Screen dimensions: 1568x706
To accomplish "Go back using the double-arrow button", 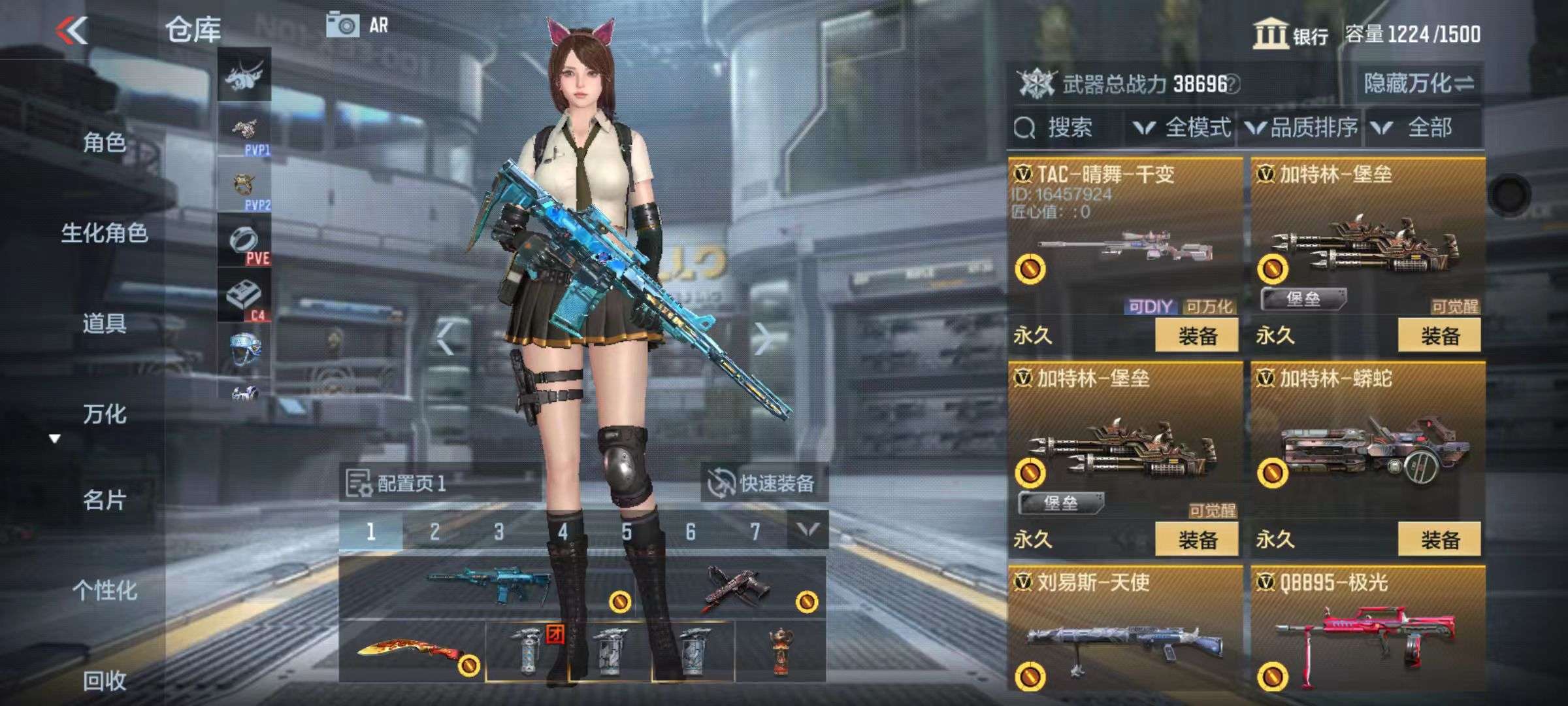I will [72, 31].
